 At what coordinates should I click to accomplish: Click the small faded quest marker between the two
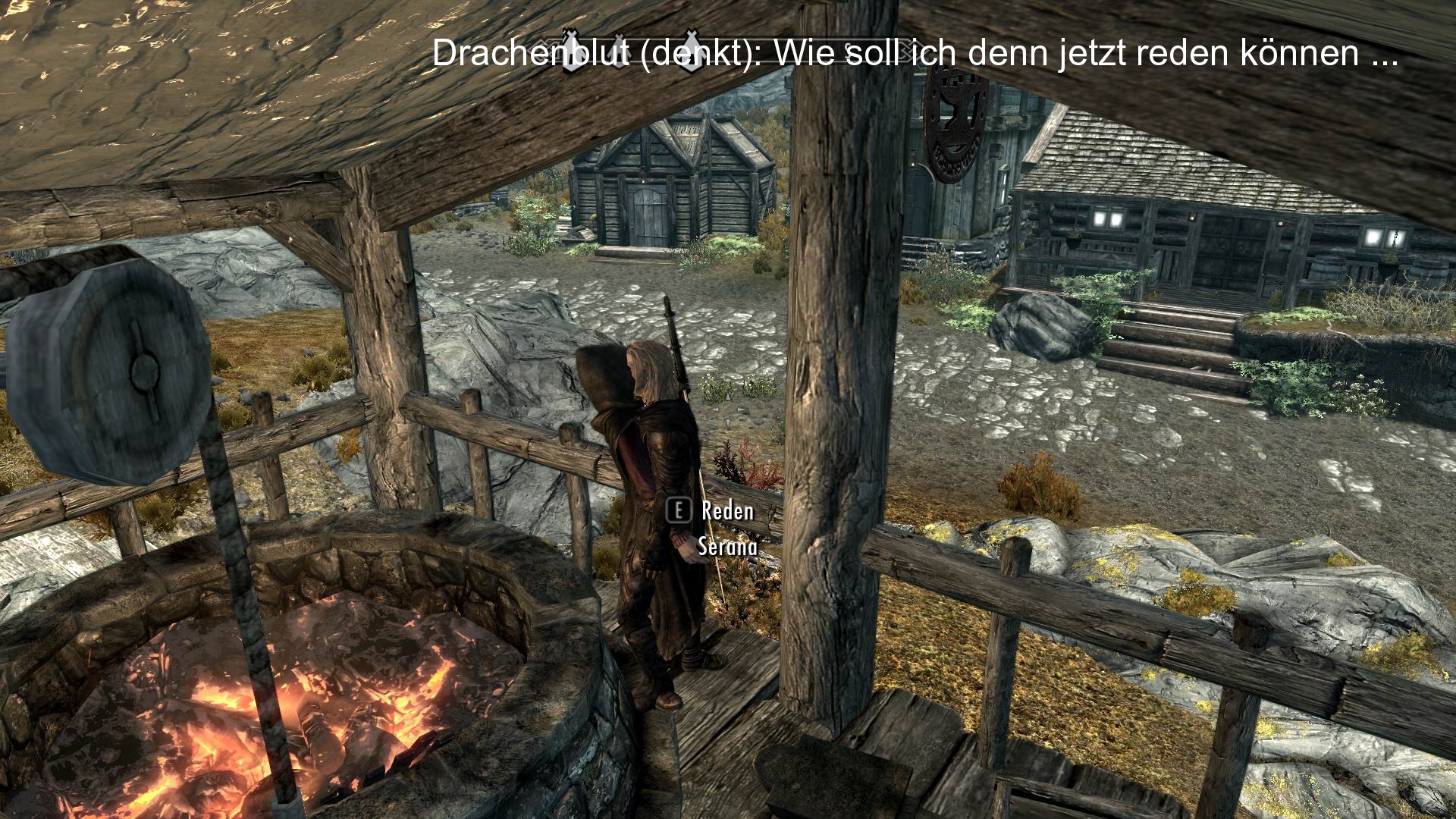[x=620, y=51]
